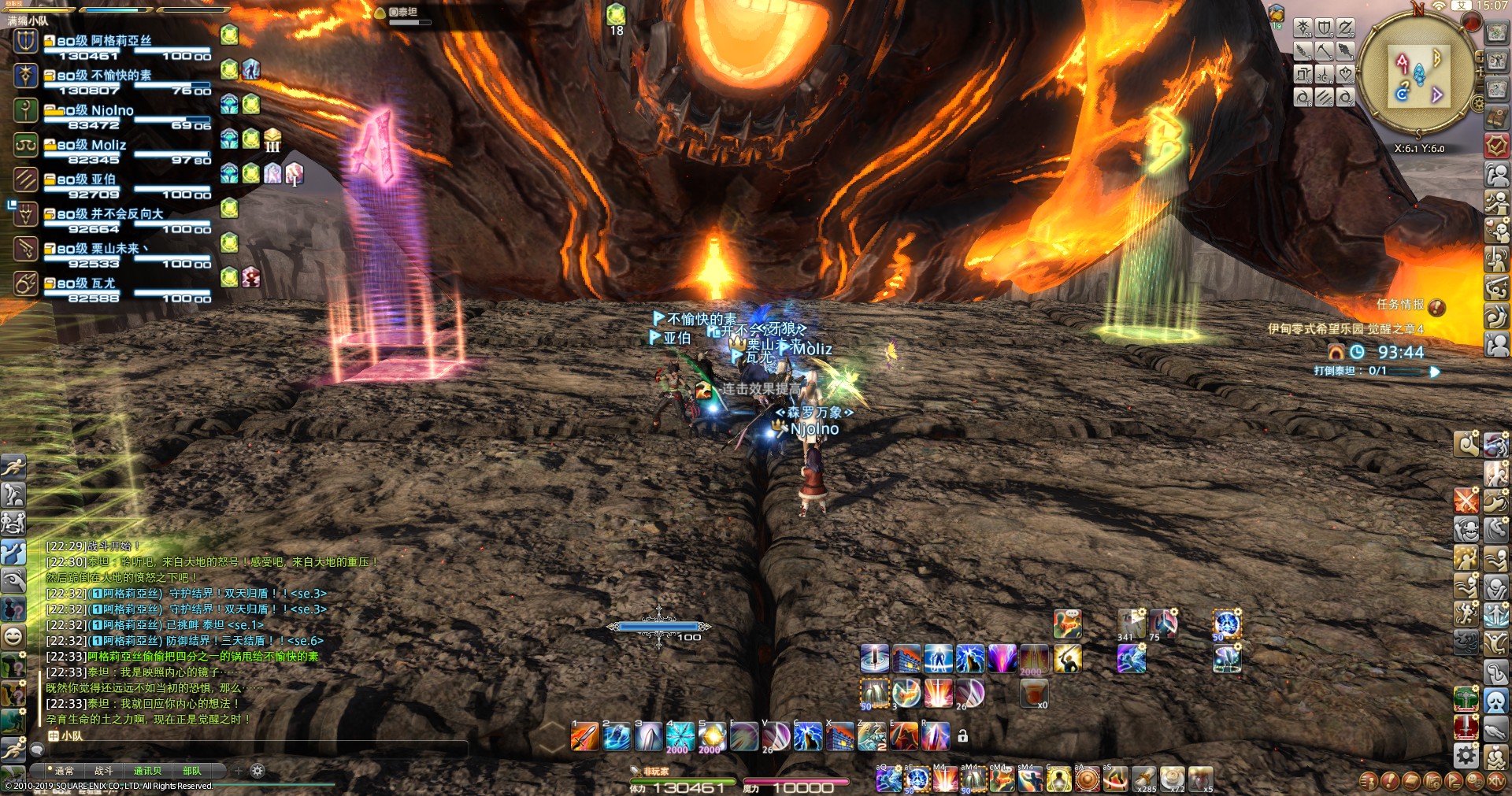
Task: Select the 部队 chat tab
Action: point(191,771)
